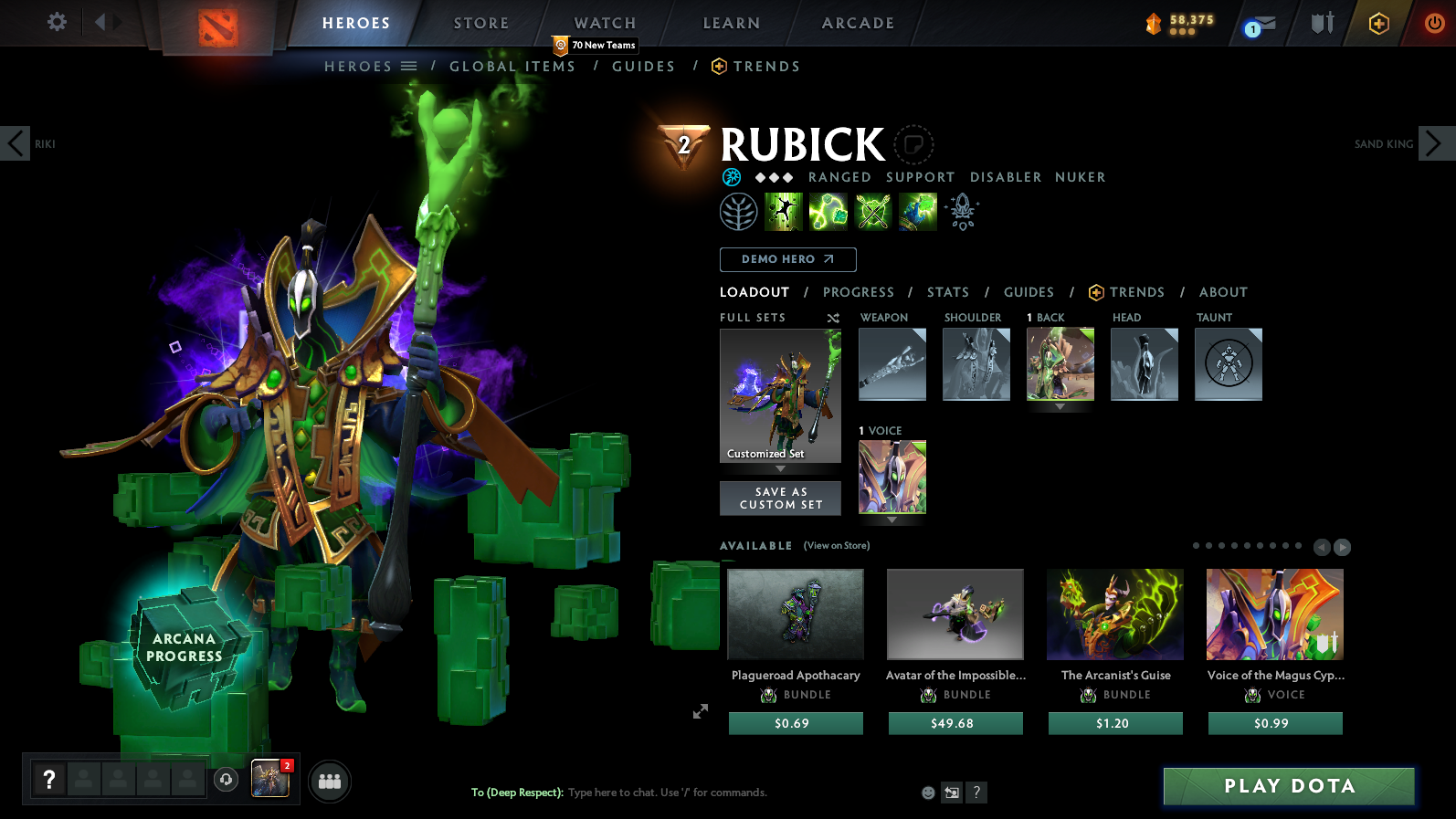Switch to the STATS tab
Image resolution: width=1456 pixels, height=819 pixels.
(x=948, y=292)
